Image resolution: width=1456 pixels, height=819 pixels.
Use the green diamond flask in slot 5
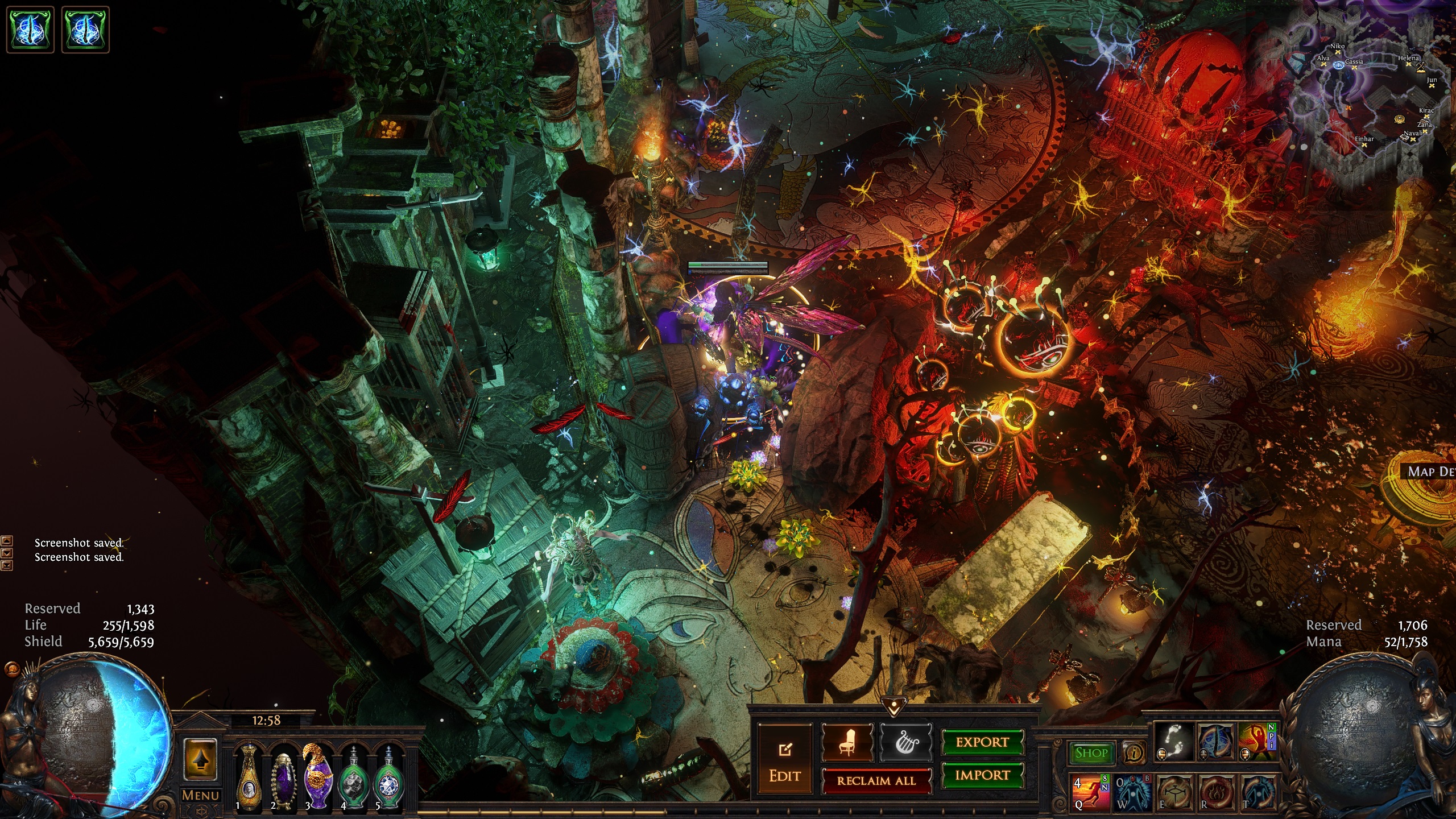(x=388, y=776)
